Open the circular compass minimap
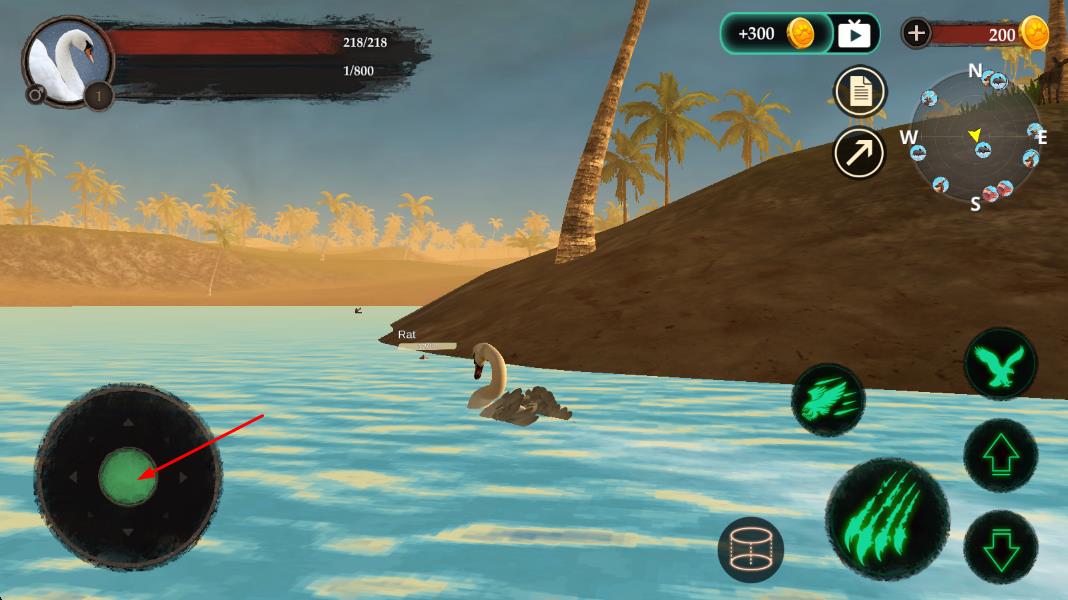 click(x=976, y=137)
